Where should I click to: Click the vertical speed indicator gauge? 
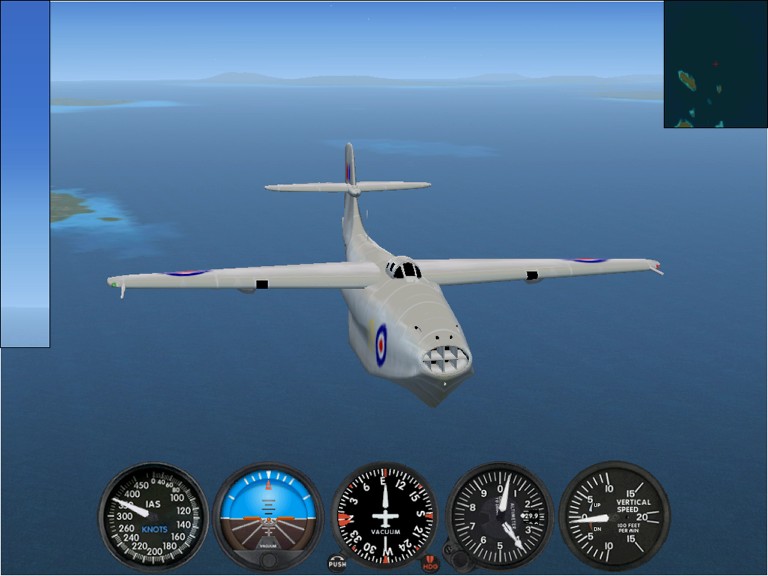click(x=613, y=516)
